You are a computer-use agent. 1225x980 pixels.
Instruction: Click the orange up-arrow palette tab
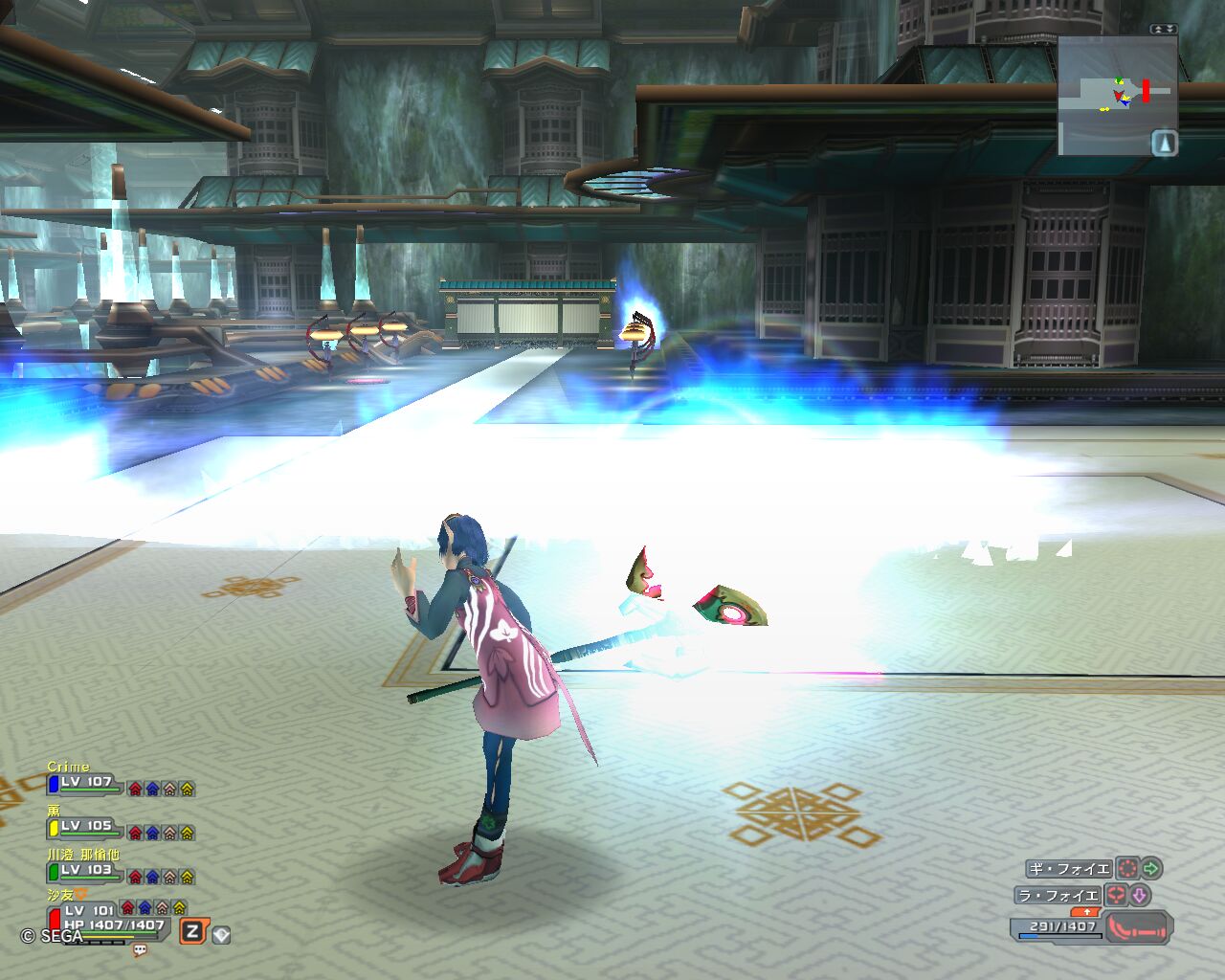[x=1086, y=912]
